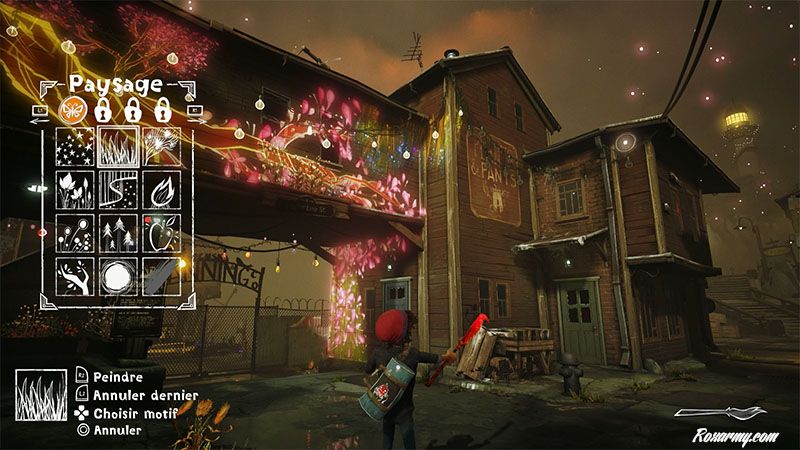Screen dimensions: 800x450
Task: Choose the grass blades motif
Action: [x=116, y=147]
